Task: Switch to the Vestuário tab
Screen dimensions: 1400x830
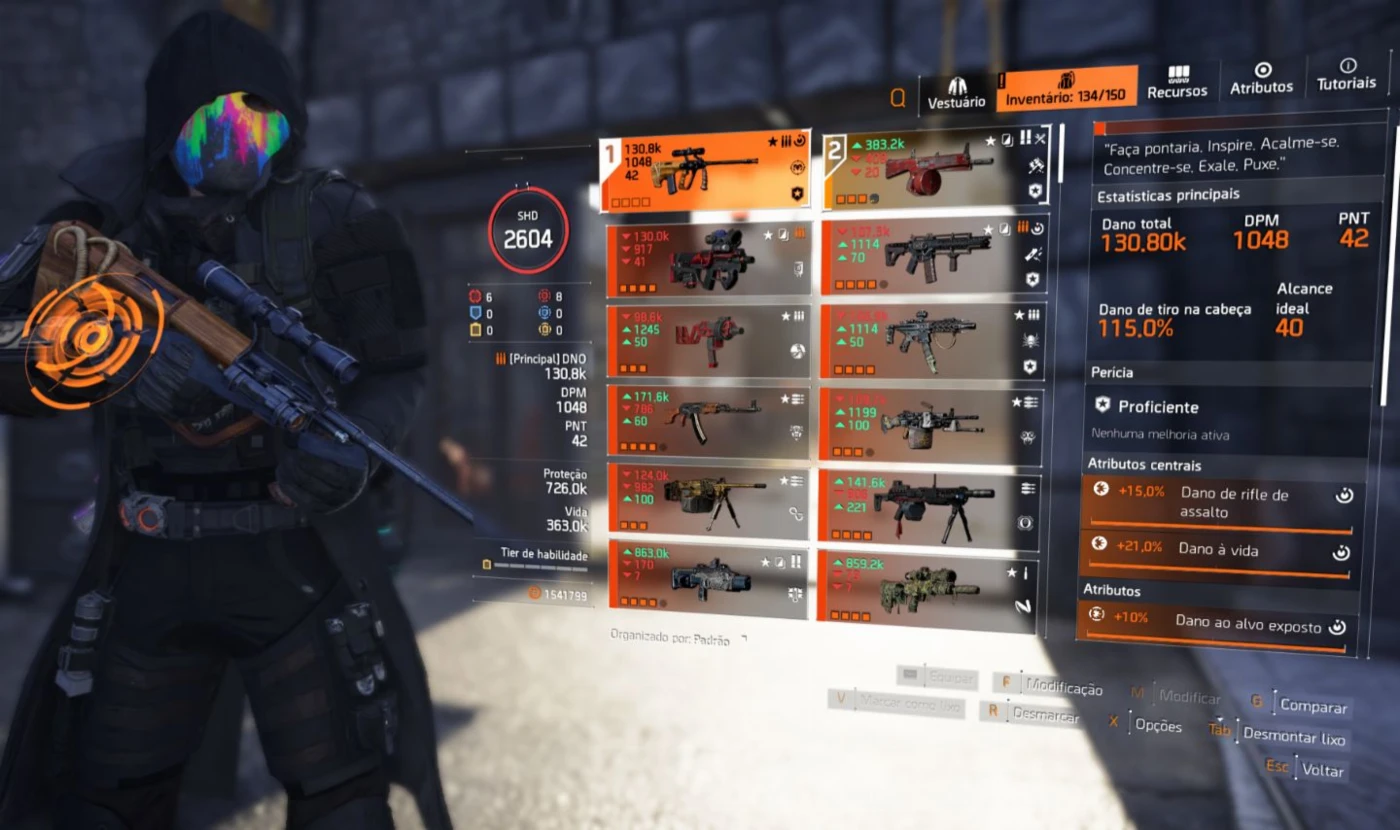Action: [x=956, y=91]
